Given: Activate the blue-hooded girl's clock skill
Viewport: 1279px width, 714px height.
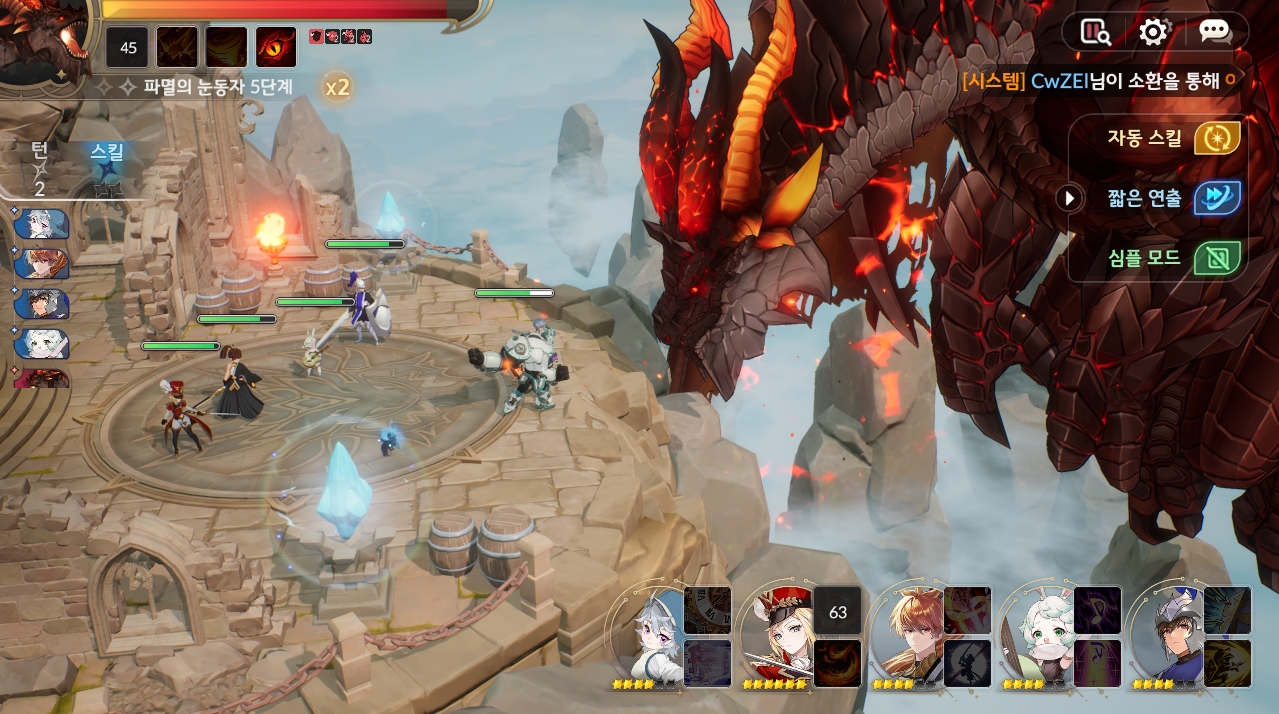Looking at the screenshot, I should coord(707,610).
